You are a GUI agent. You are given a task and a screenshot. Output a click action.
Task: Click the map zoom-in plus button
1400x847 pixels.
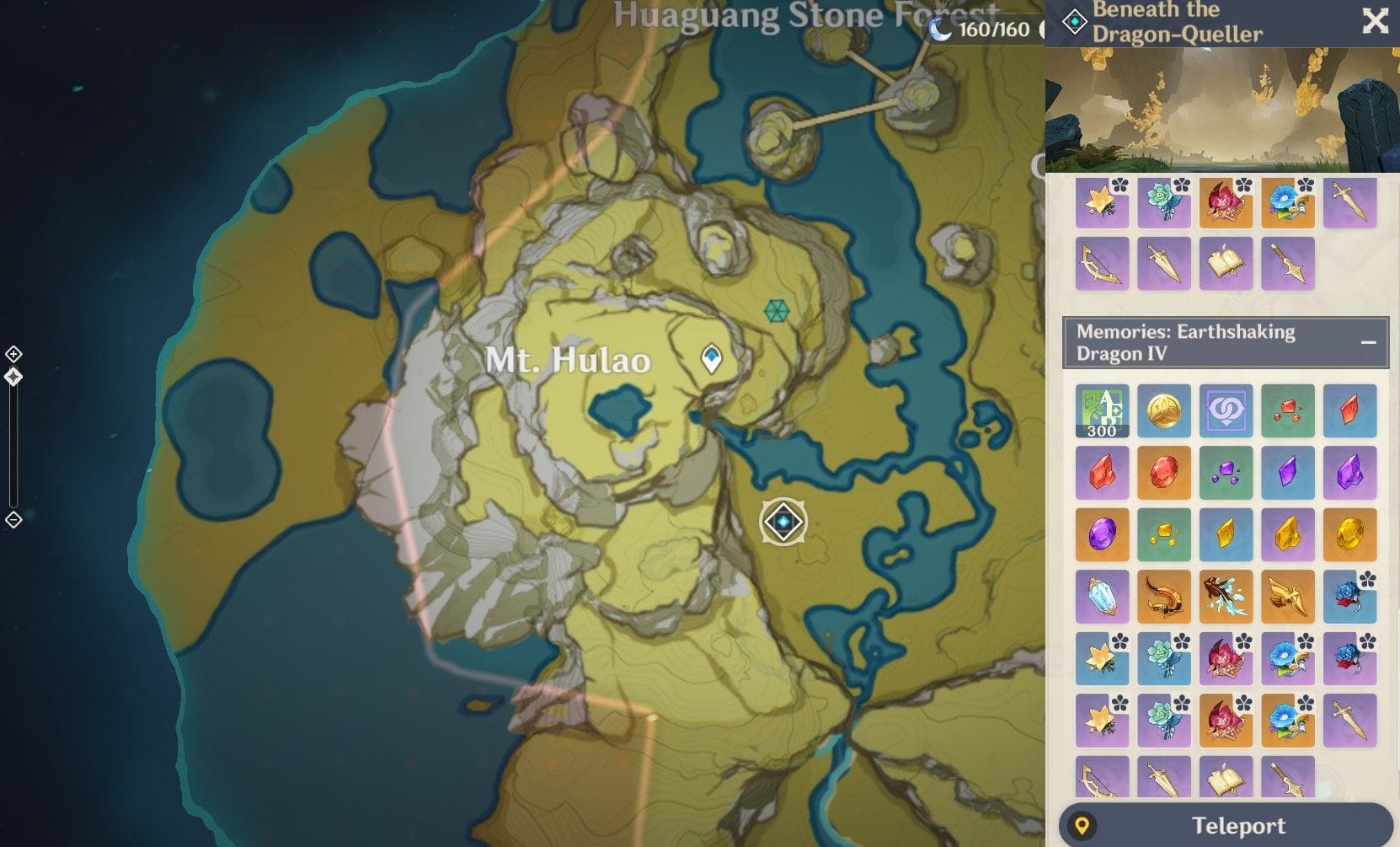(x=13, y=354)
